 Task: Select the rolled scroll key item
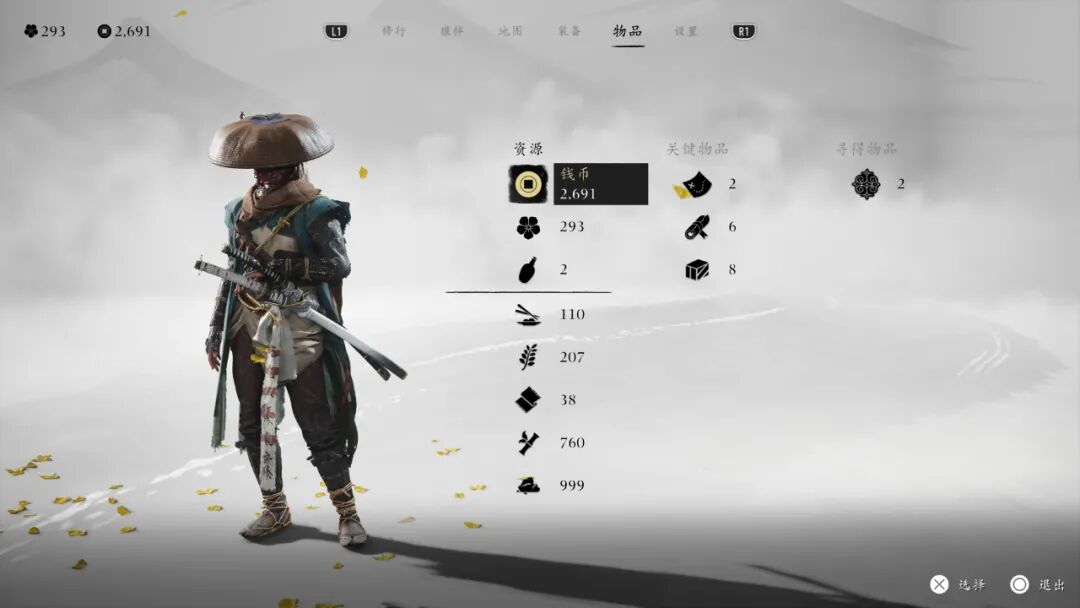coord(697,227)
